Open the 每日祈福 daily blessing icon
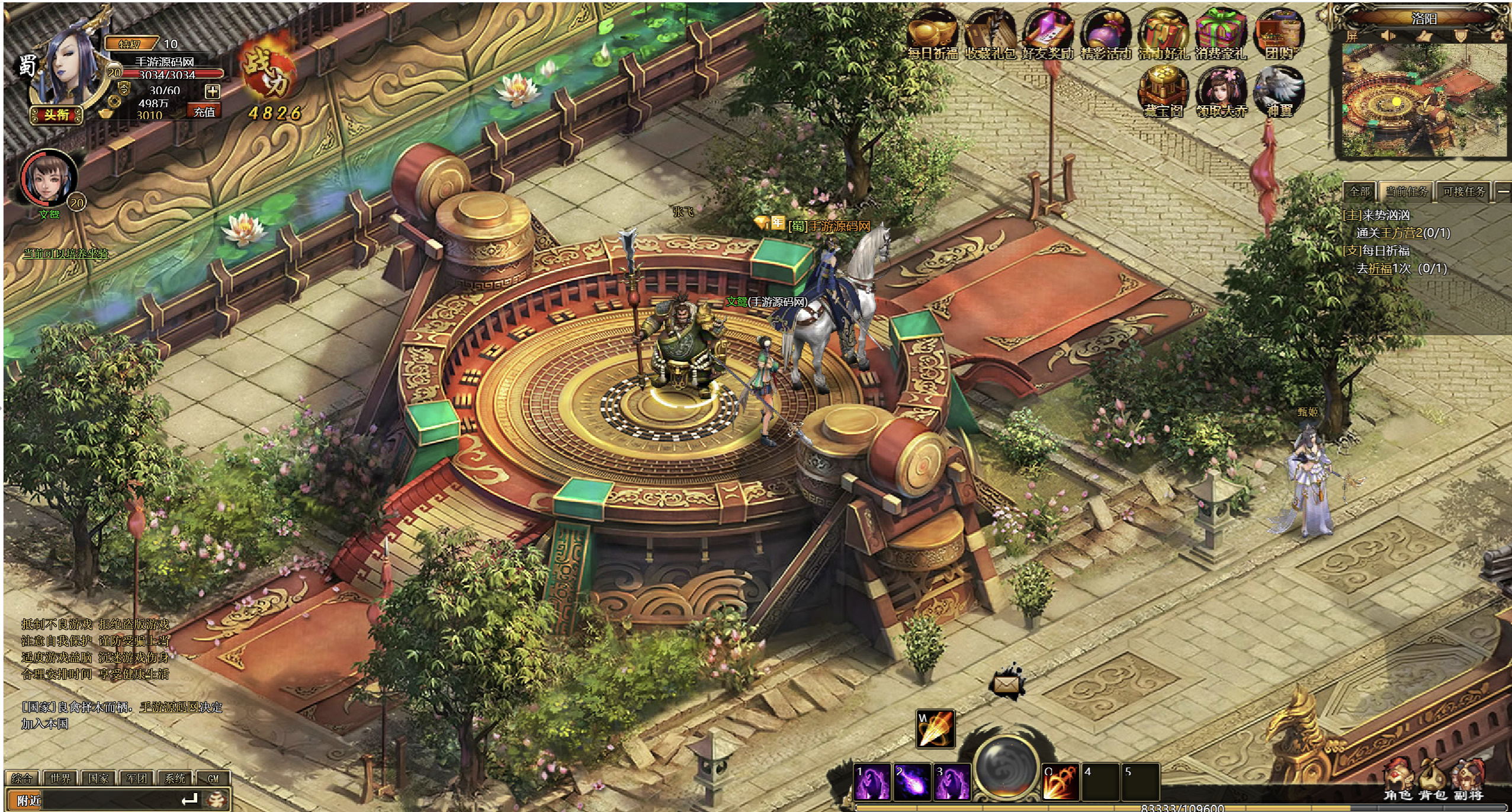1512x812 pixels. pyautogui.click(x=932, y=34)
